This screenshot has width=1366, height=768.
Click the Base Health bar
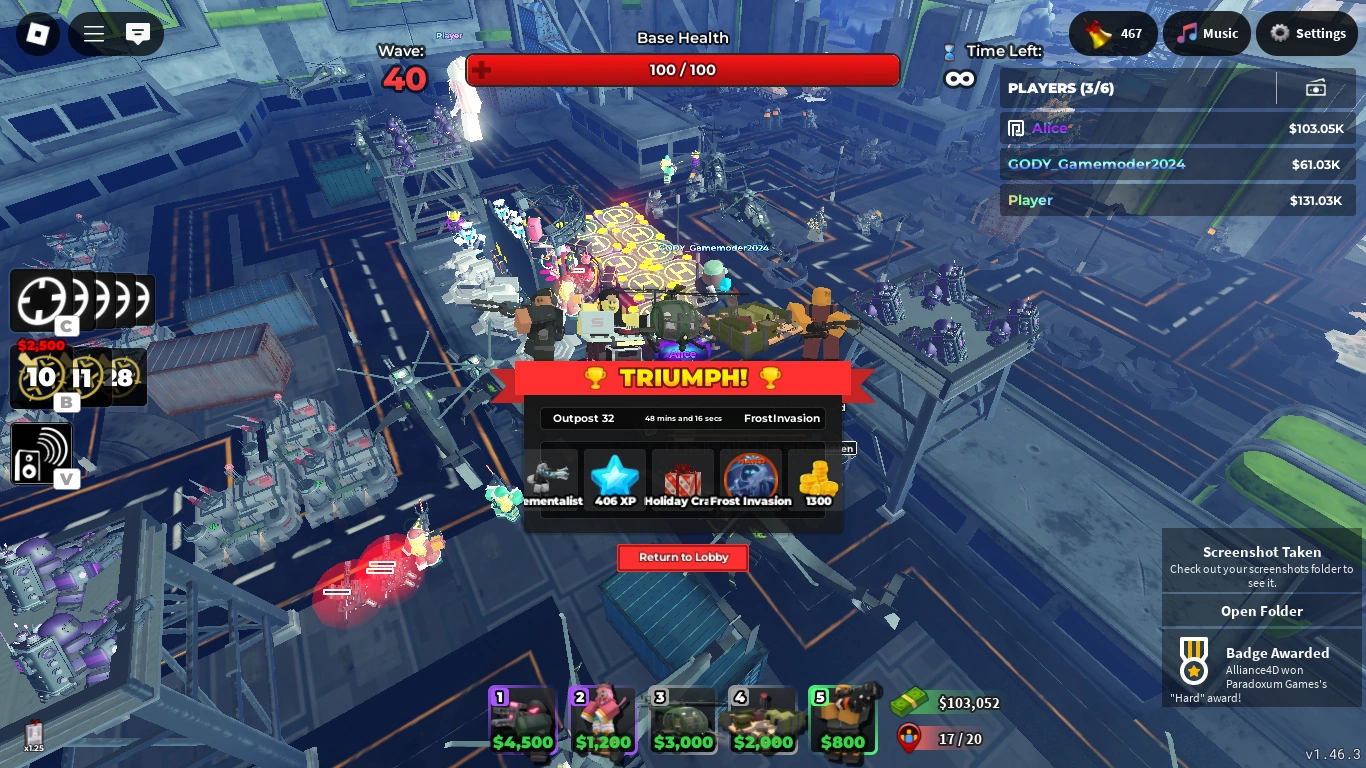(683, 70)
